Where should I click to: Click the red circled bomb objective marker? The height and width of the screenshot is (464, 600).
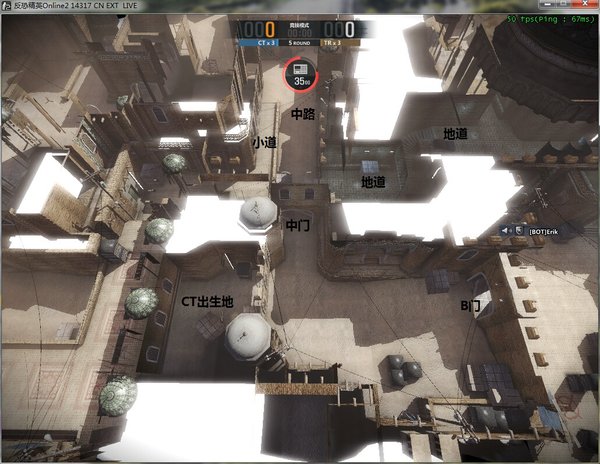pyautogui.click(x=298, y=72)
